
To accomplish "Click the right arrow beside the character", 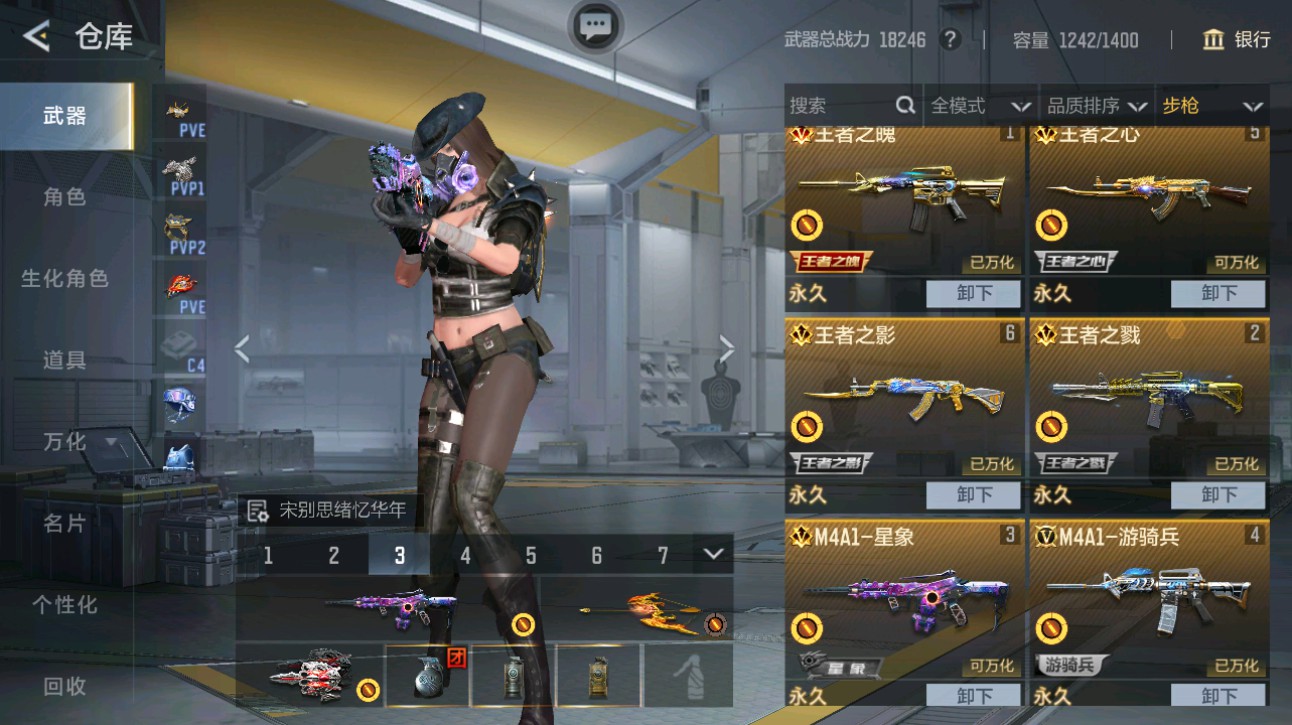I will [726, 348].
